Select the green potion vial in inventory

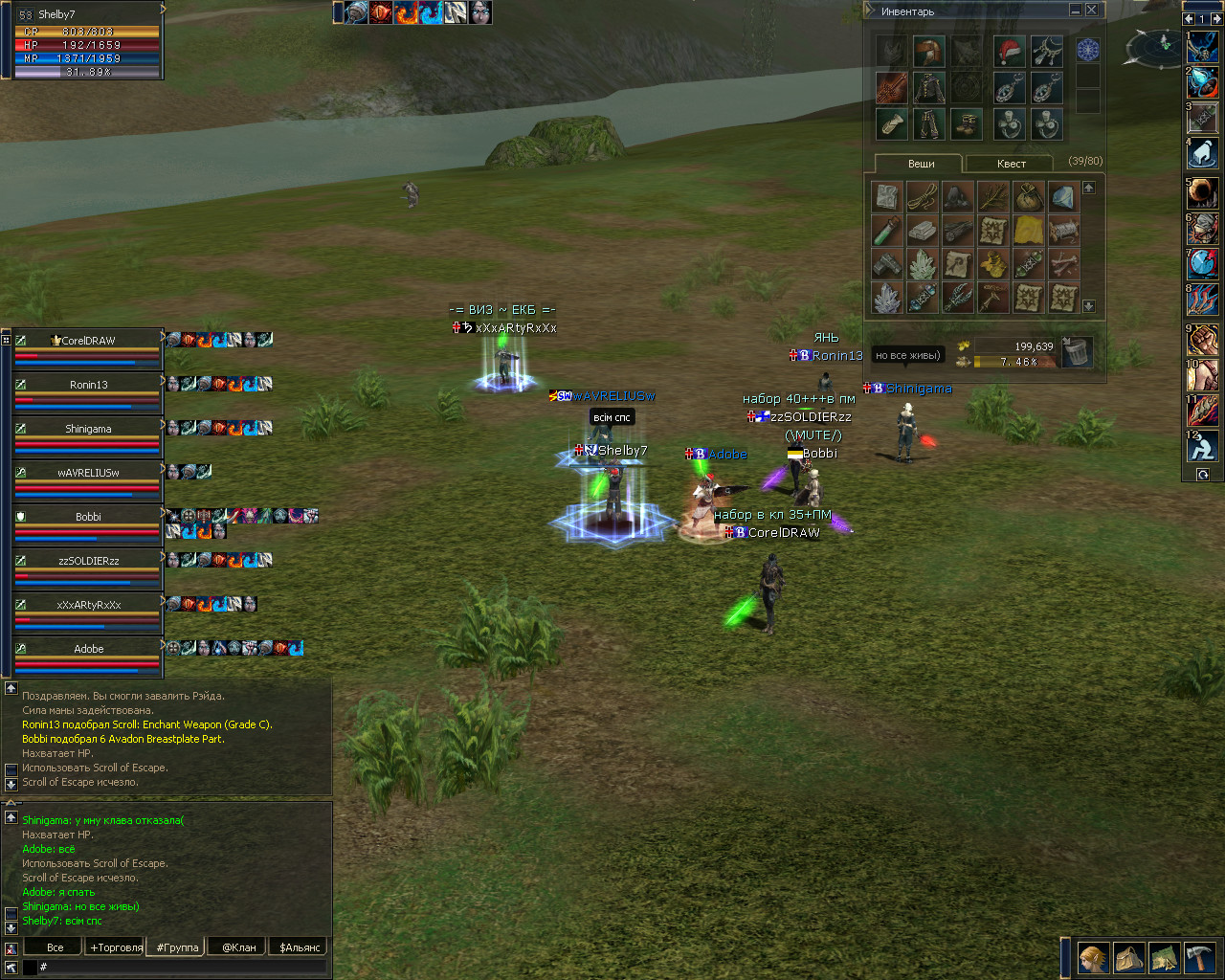(887, 231)
